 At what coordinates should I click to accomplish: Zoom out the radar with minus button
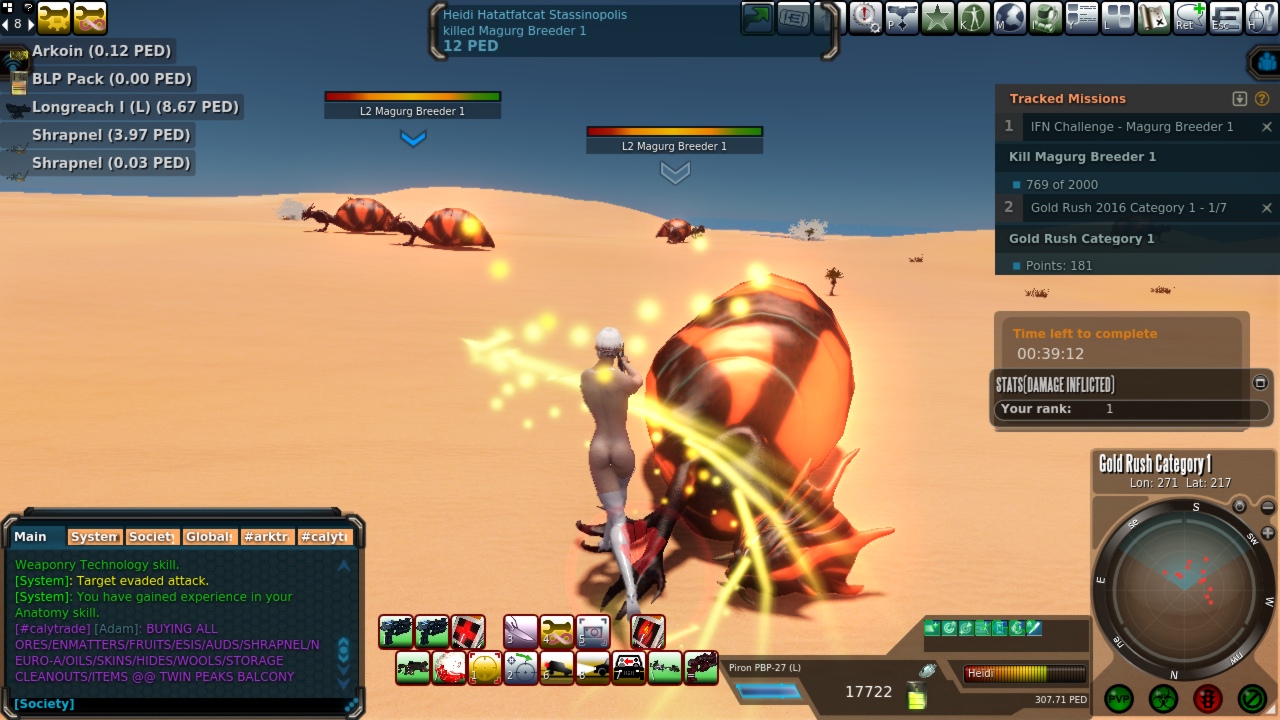1268,507
